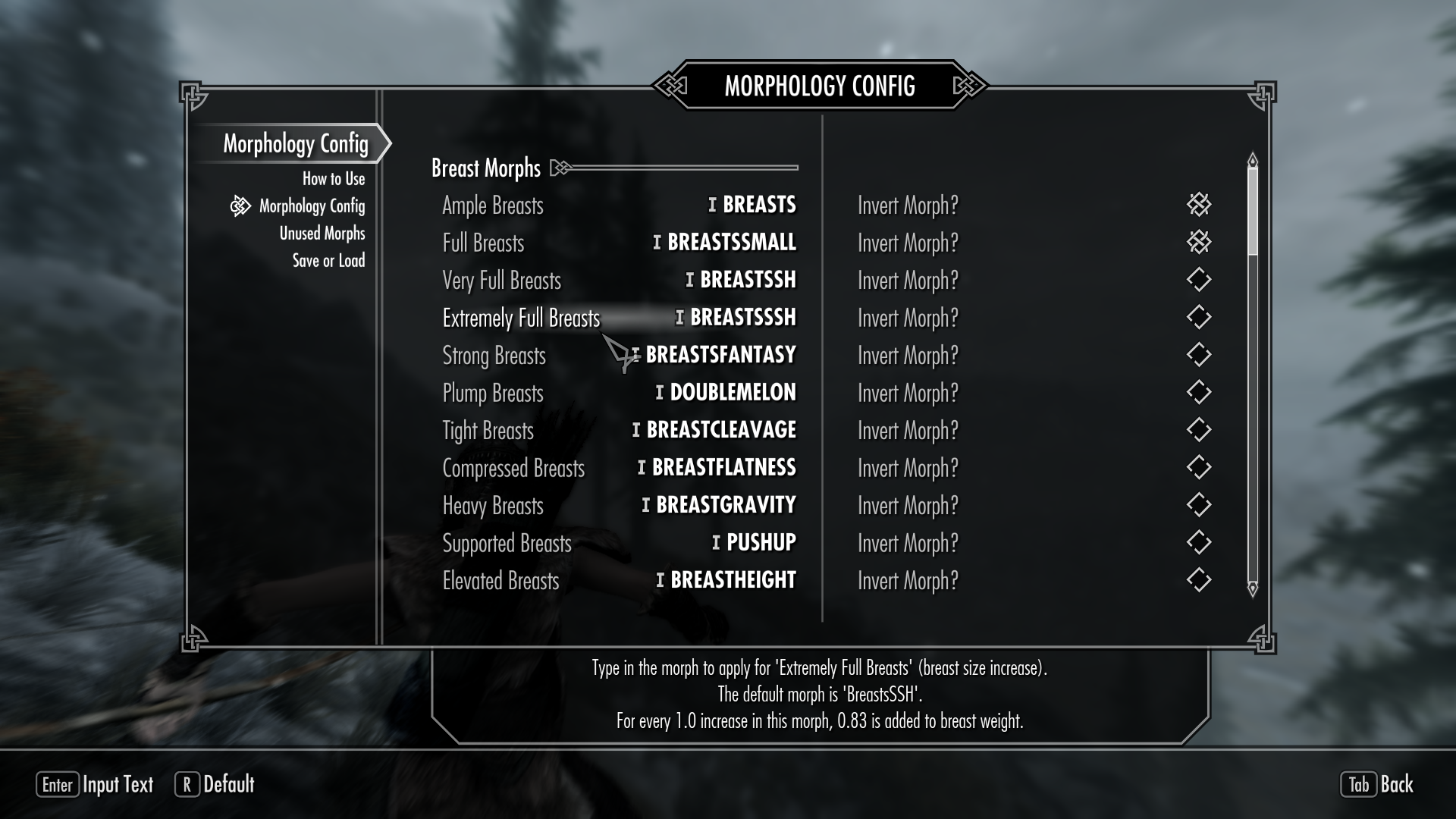Enable Invert Morph for Strong Breasts
The height and width of the screenshot is (819, 1456).
[1198, 355]
